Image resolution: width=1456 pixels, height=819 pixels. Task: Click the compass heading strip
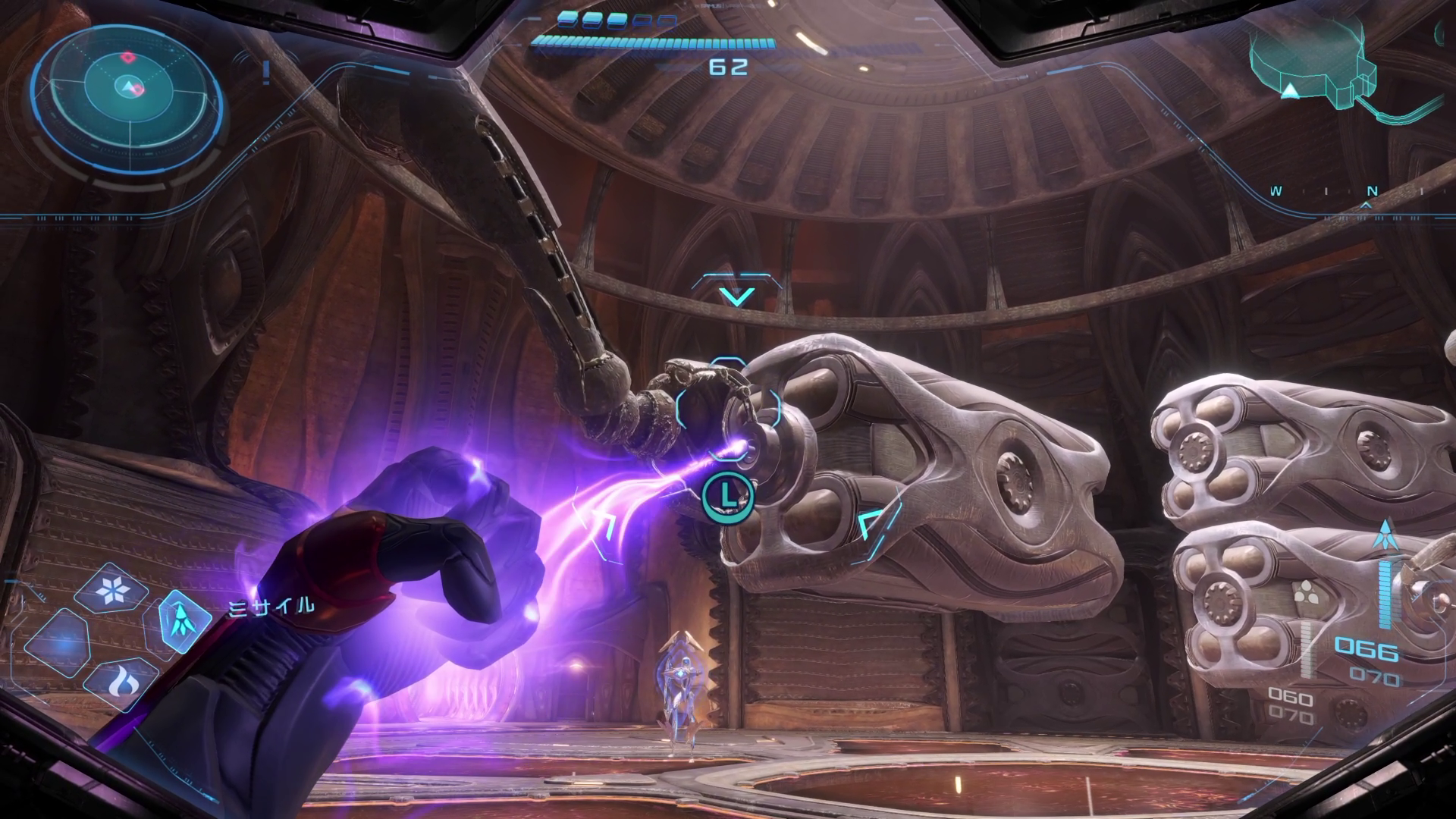tap(1350, 192)
